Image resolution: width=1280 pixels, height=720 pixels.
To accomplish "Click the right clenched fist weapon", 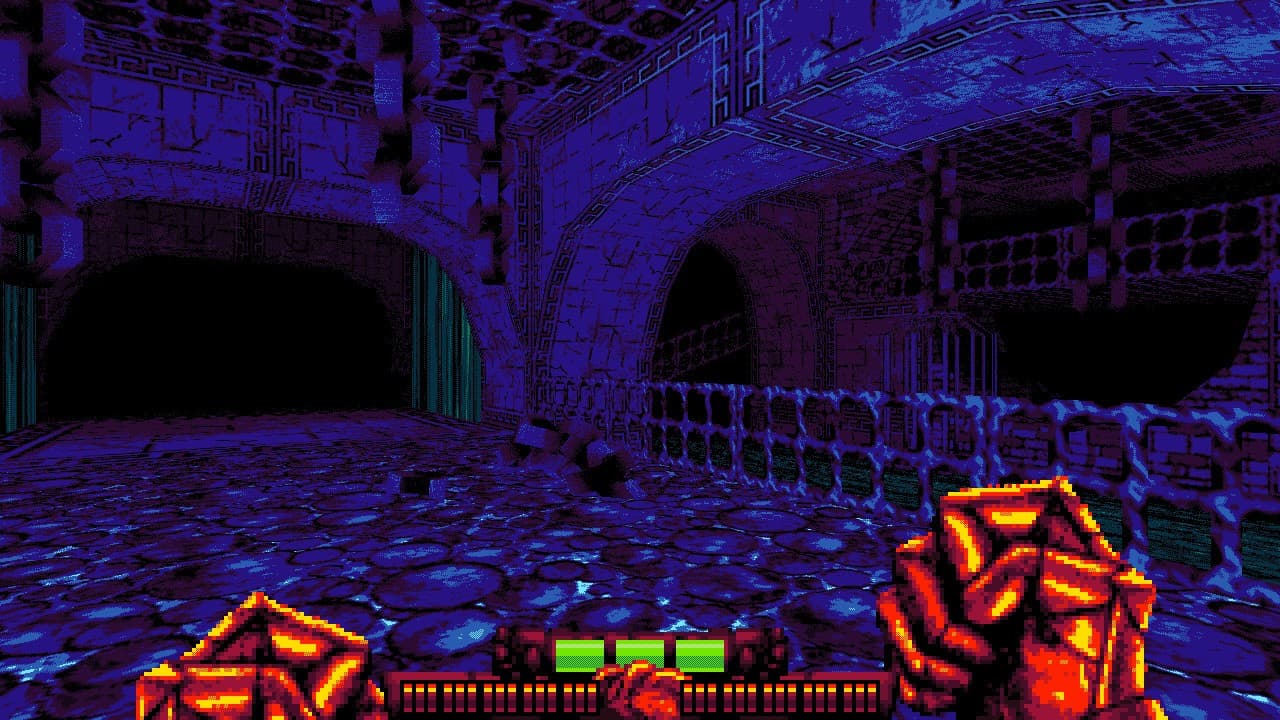I will click(x=1010, y=590).
